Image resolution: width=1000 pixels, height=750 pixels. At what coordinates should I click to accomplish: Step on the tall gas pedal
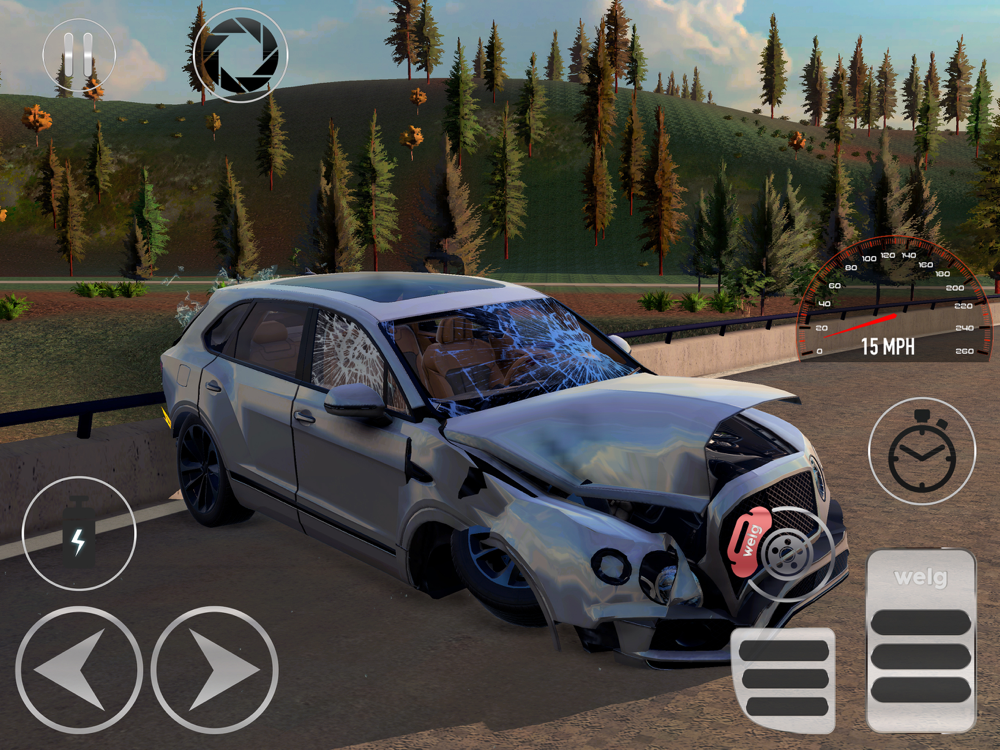[x=921, y=640]
